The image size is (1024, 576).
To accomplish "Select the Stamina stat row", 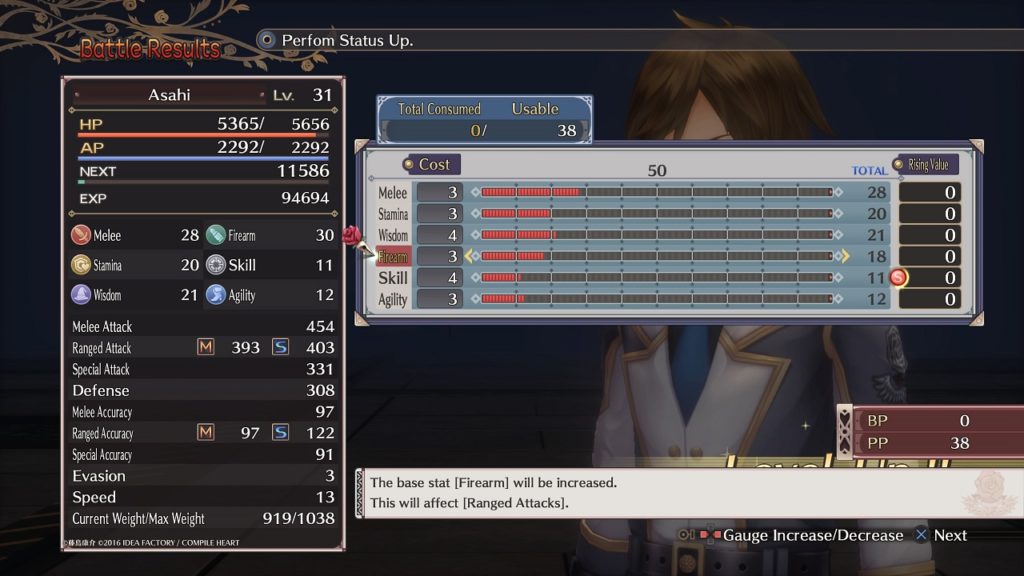I will point(393,214).
